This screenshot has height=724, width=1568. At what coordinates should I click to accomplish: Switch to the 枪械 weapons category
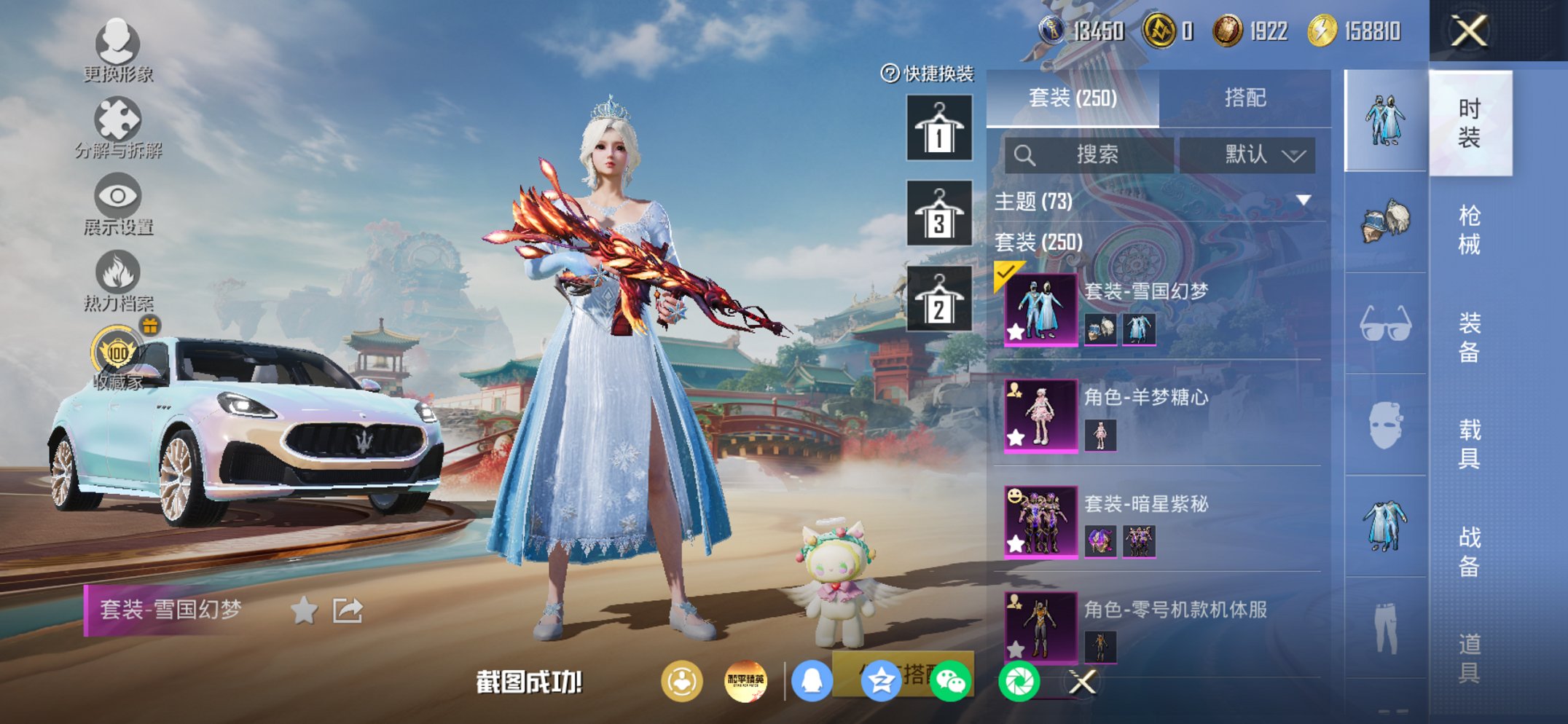coord(1469,229)
